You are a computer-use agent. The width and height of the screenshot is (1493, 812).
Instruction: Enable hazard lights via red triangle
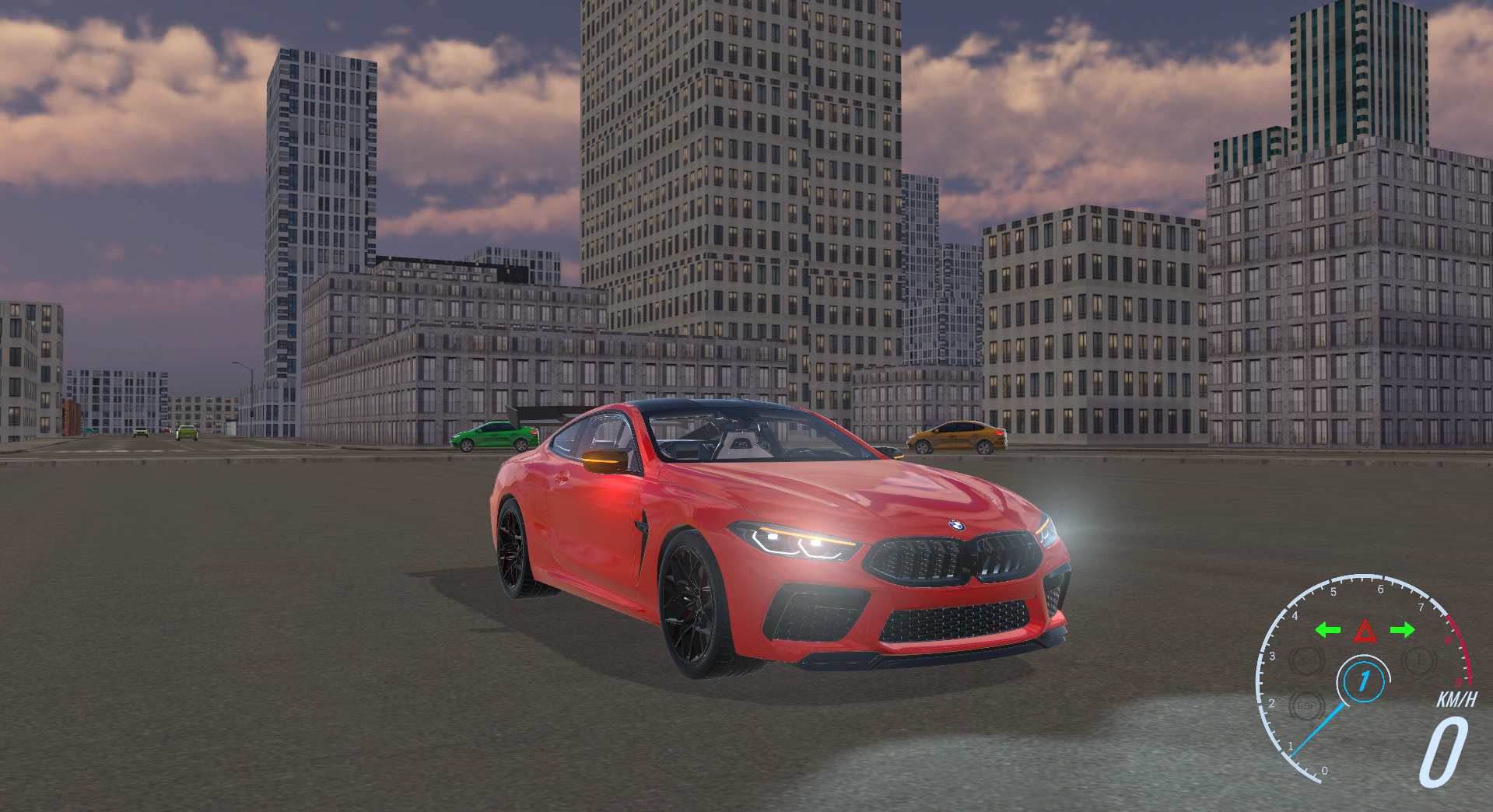pos(1365,632)
